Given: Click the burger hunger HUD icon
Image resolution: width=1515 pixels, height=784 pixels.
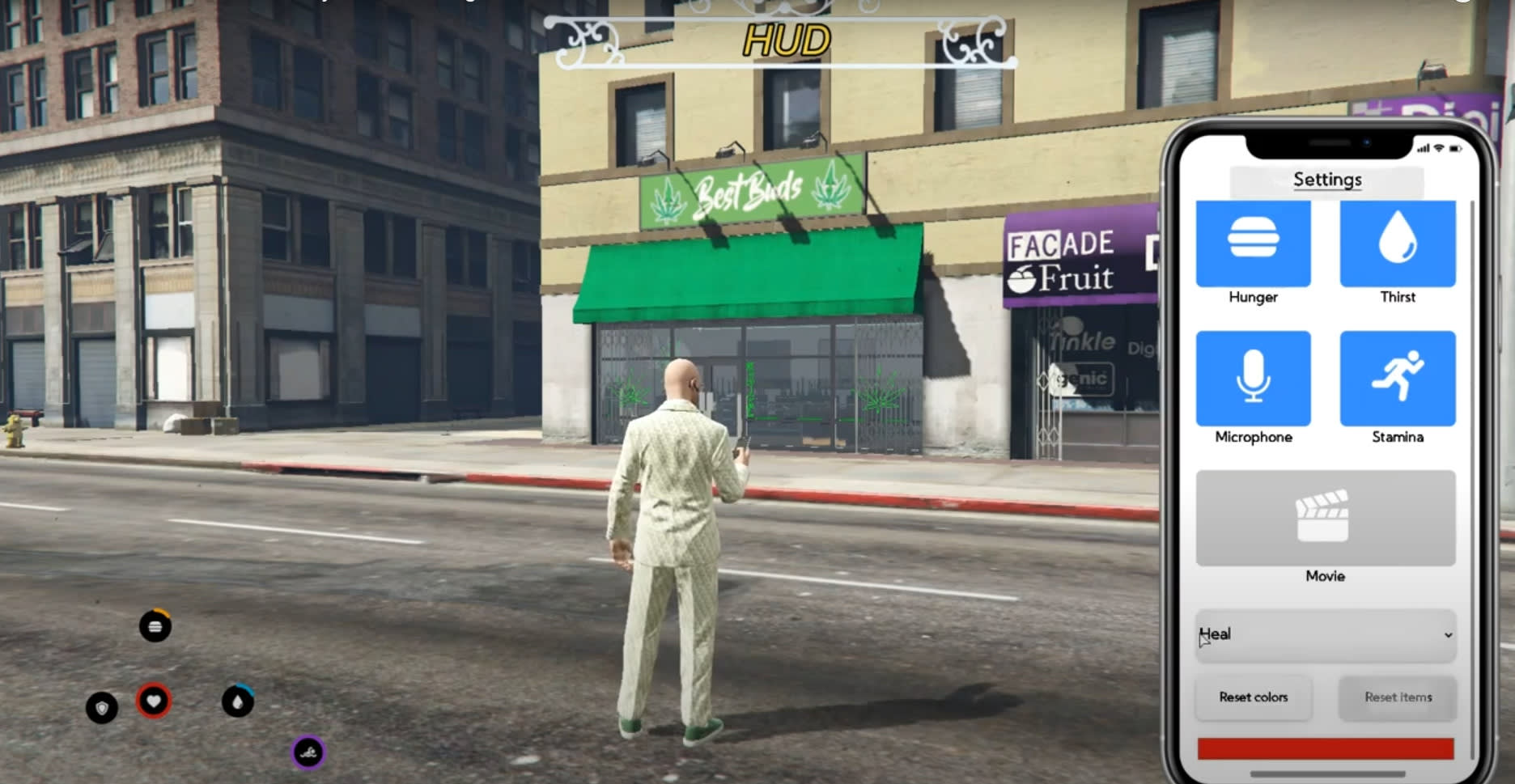Looking at the screenshot, I should pyautogui.click(x=155, y=626).
